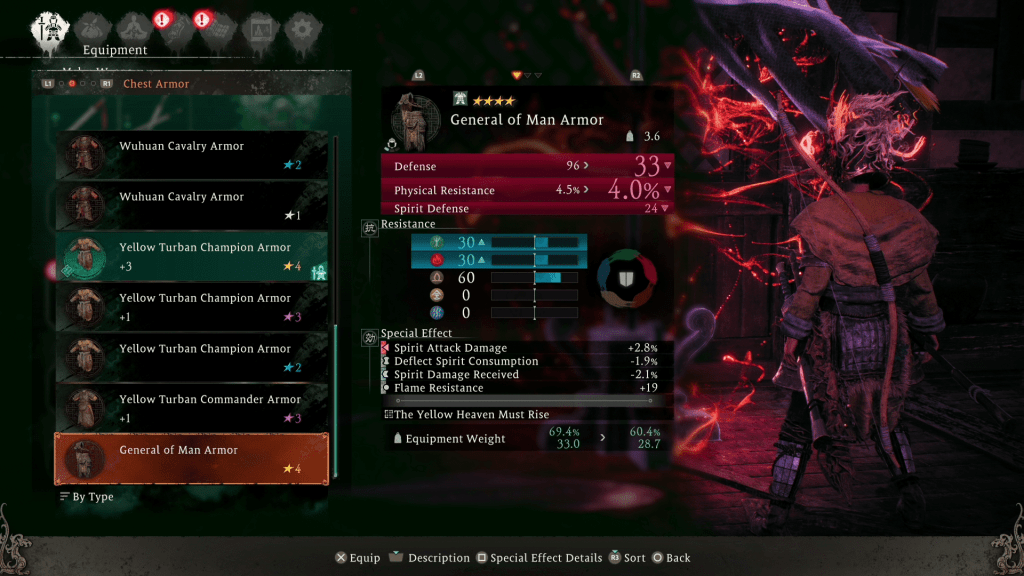1024x576 pixels.
Task: Open the item pouch tab
Action: point(95,27)
